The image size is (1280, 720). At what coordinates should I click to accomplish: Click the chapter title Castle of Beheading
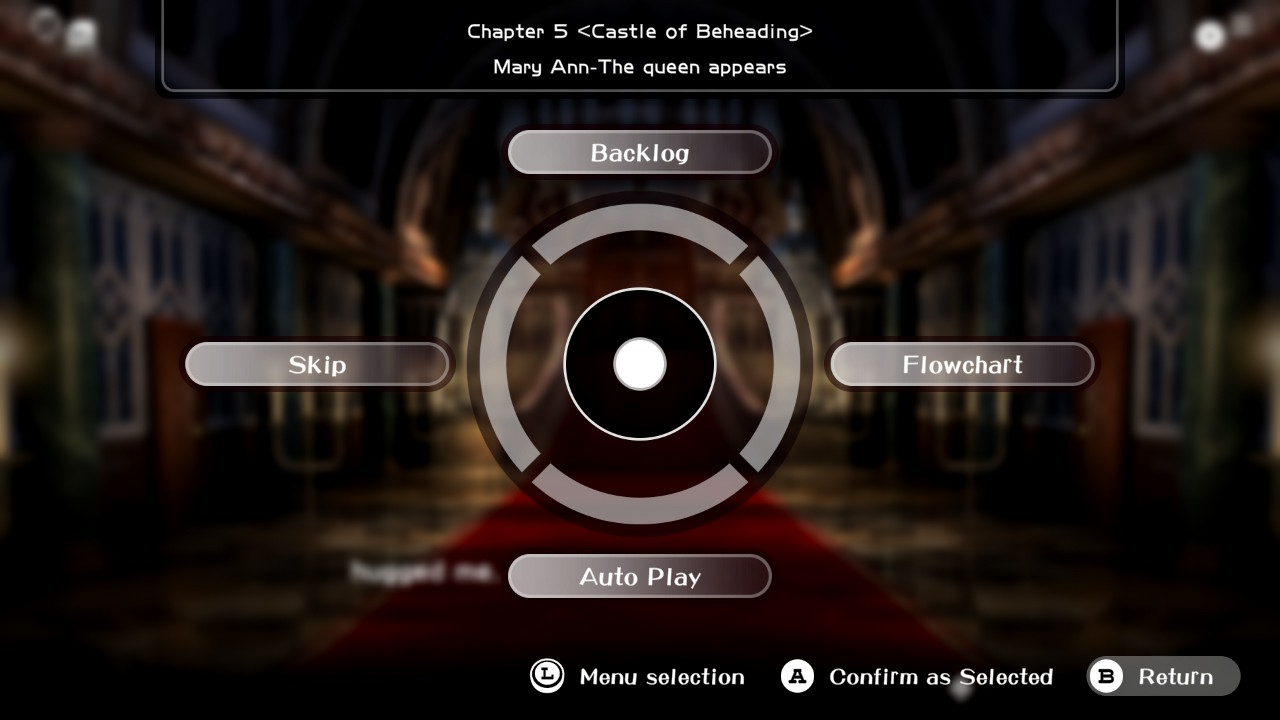pos(639,31)
